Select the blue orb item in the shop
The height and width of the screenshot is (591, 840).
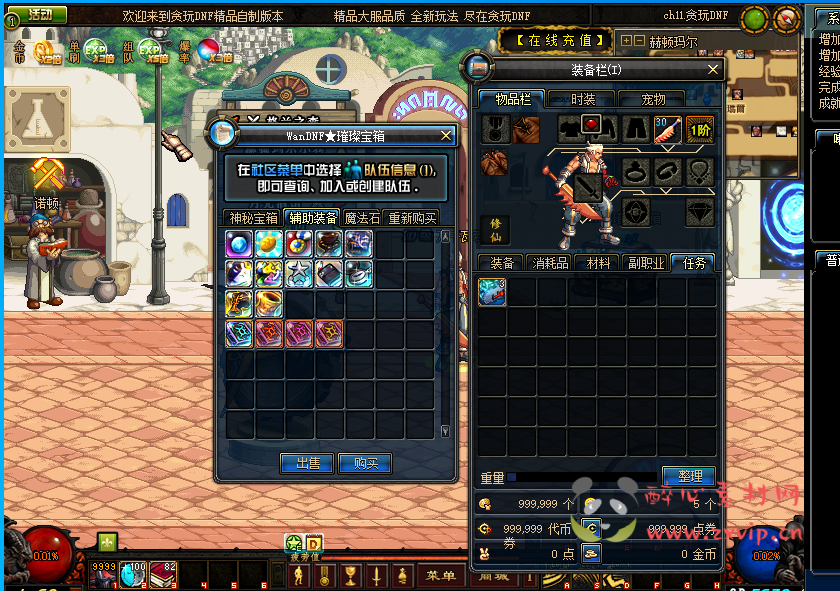[239, 243]
